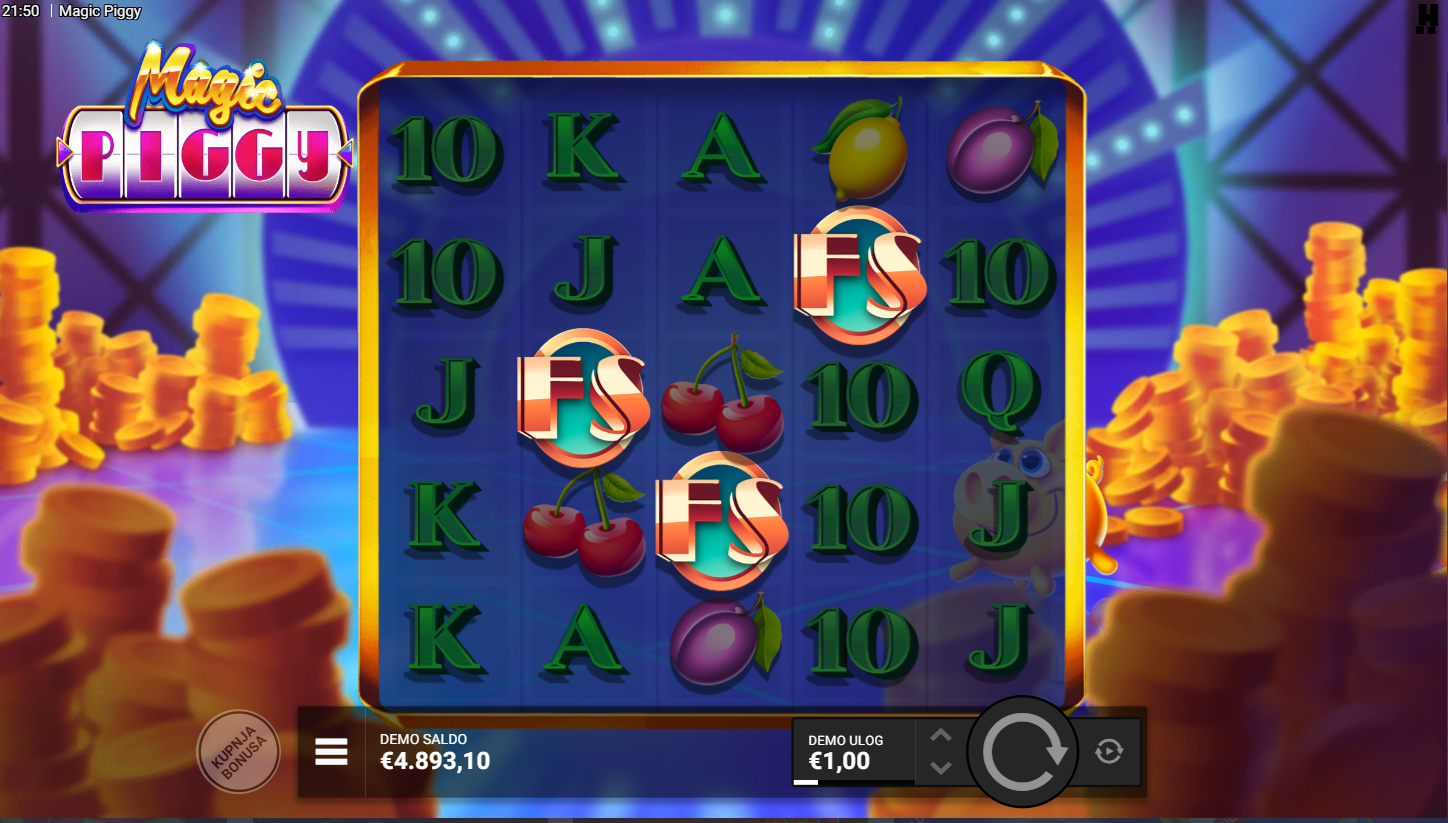This screenshot has height=823, width=1448.
Task: Click the Hacksaw logo in the corner
Action: [x=1426, y=18]
